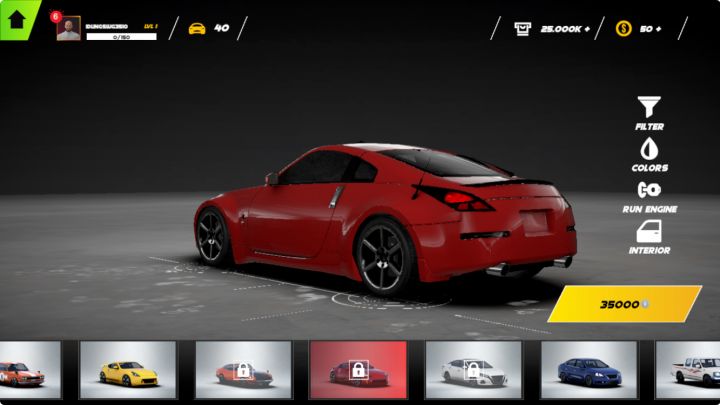
Task: Select the yellow sports car thumbnail
Action: tap(128, 370)
